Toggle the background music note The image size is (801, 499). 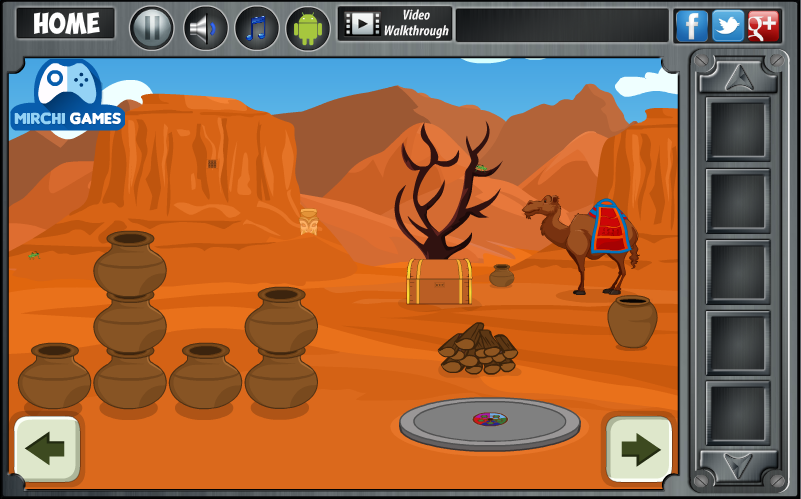[257, 27]
